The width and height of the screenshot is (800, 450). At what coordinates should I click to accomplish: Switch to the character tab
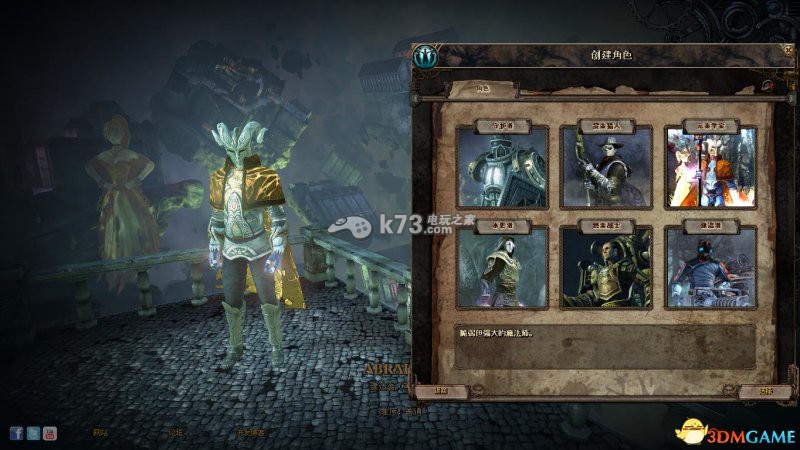pyautogui.click(x=483, y=89)
